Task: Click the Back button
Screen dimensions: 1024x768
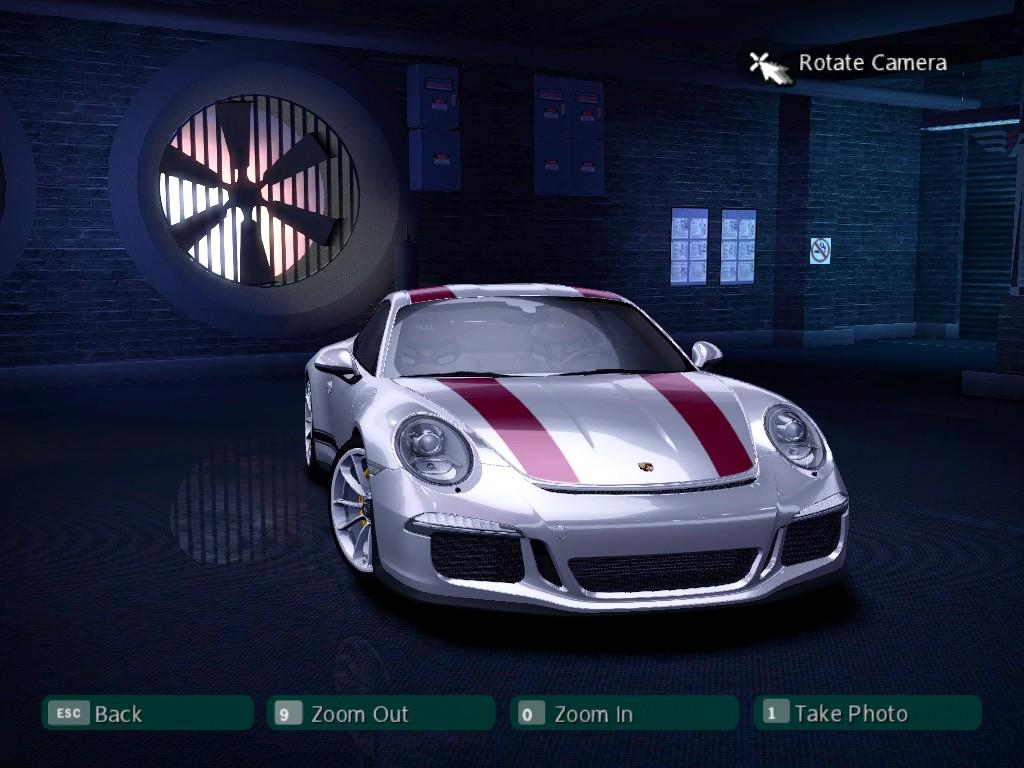Action: tap(146, 713)
